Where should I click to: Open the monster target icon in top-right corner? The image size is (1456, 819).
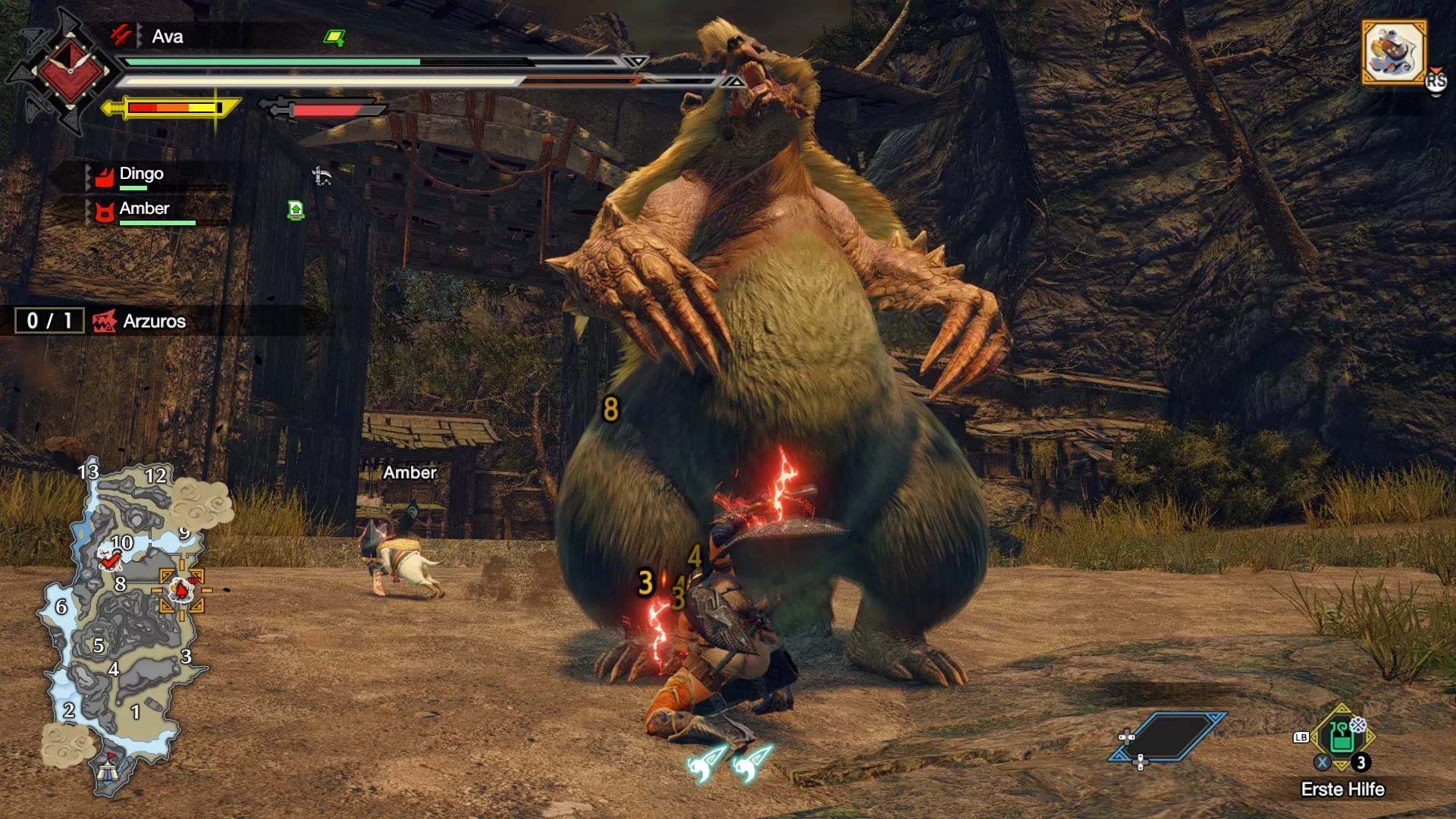pyautogui.click(x=1394, y=52)
